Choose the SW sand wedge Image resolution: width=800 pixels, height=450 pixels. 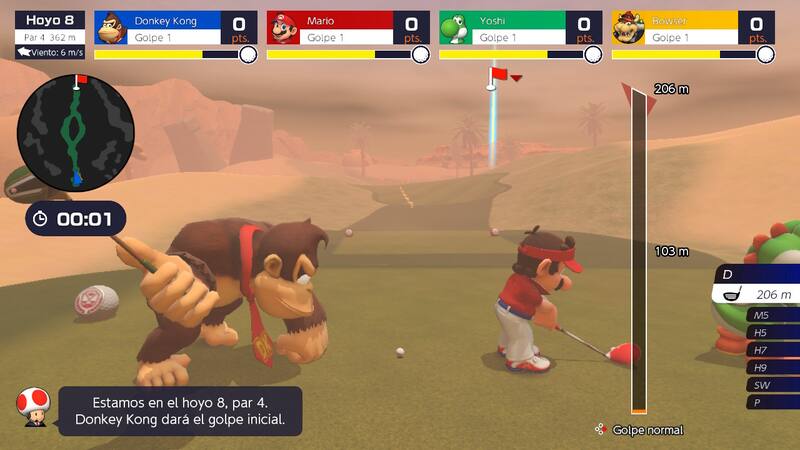coord(770,385)
